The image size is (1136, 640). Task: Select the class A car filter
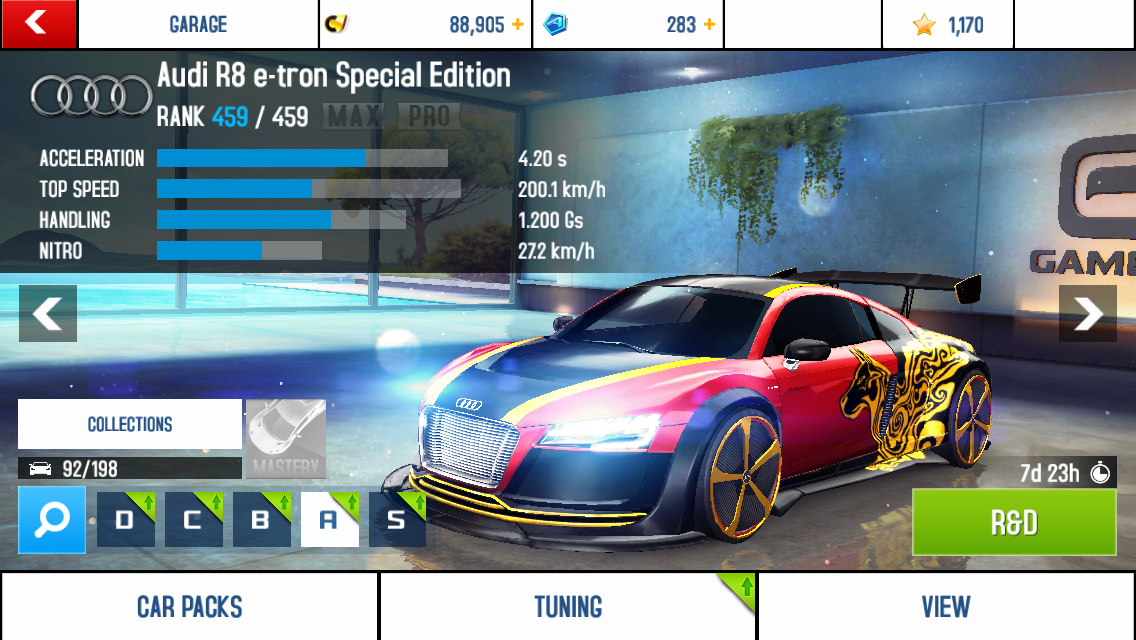(329, 519)
